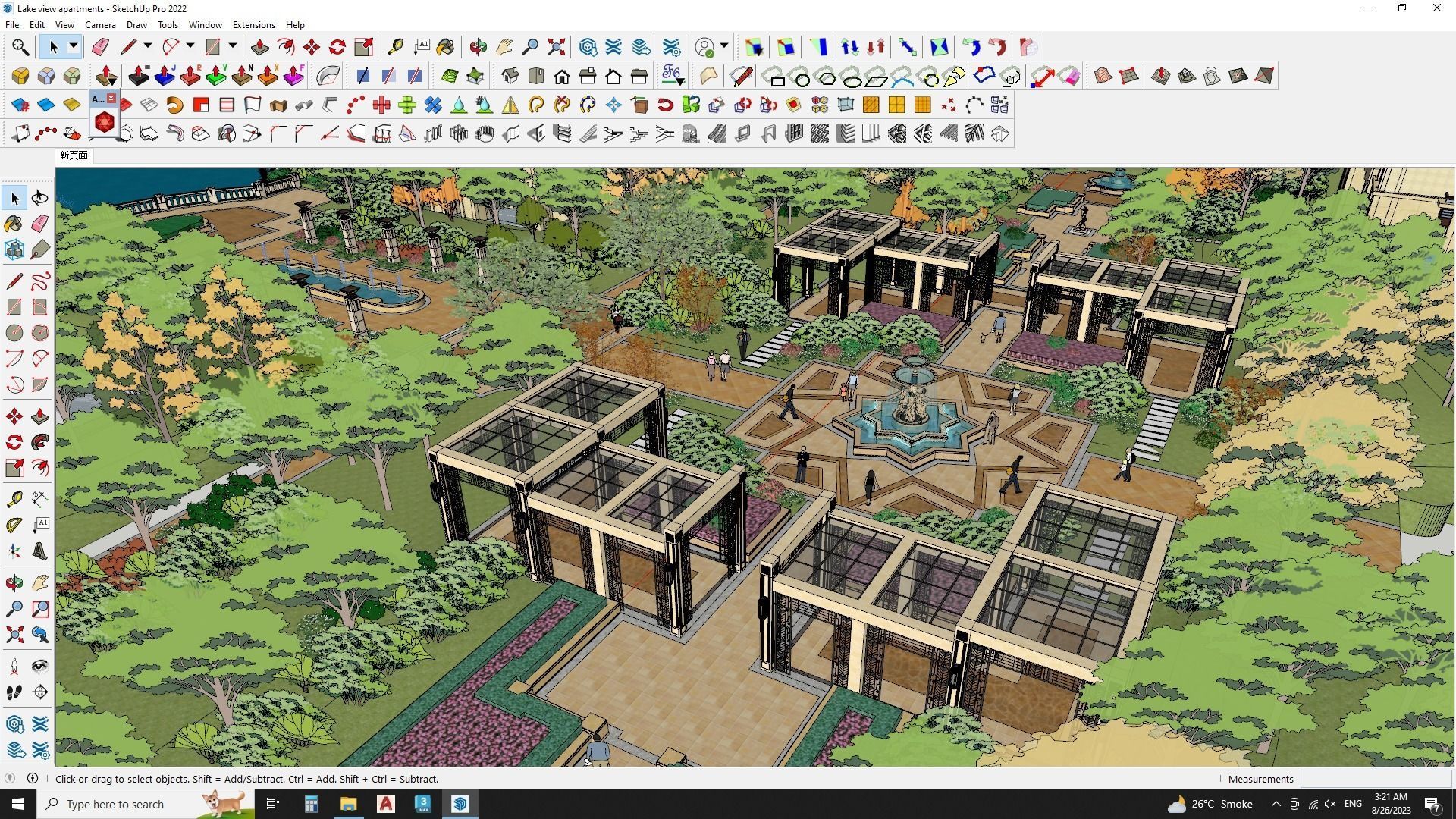Click the search magnifier on top toolbar
The image size is (1456, 819).
[20, 47]
